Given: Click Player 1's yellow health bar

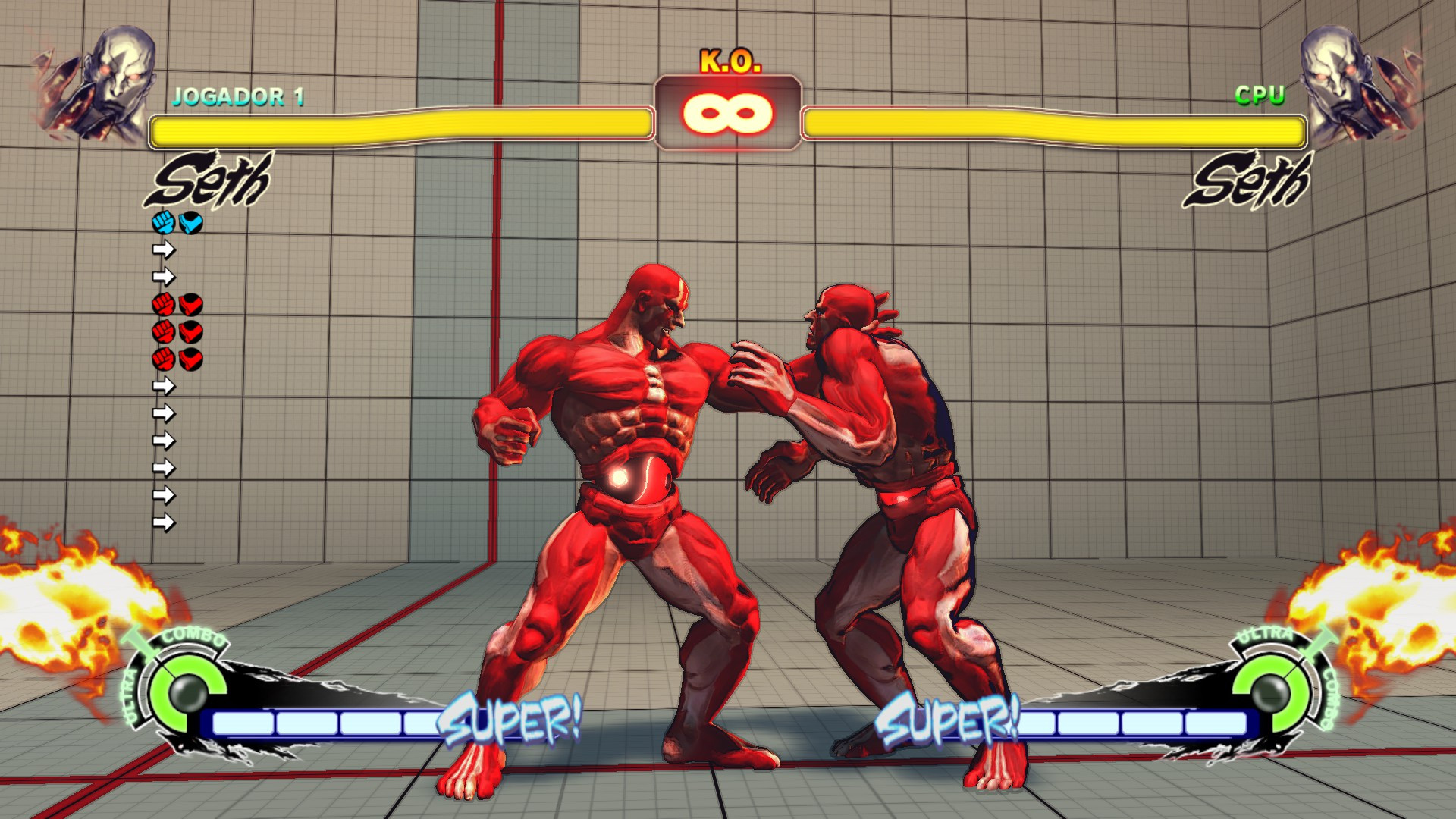Looking at the screenshot, I should [x=402, y=127].
